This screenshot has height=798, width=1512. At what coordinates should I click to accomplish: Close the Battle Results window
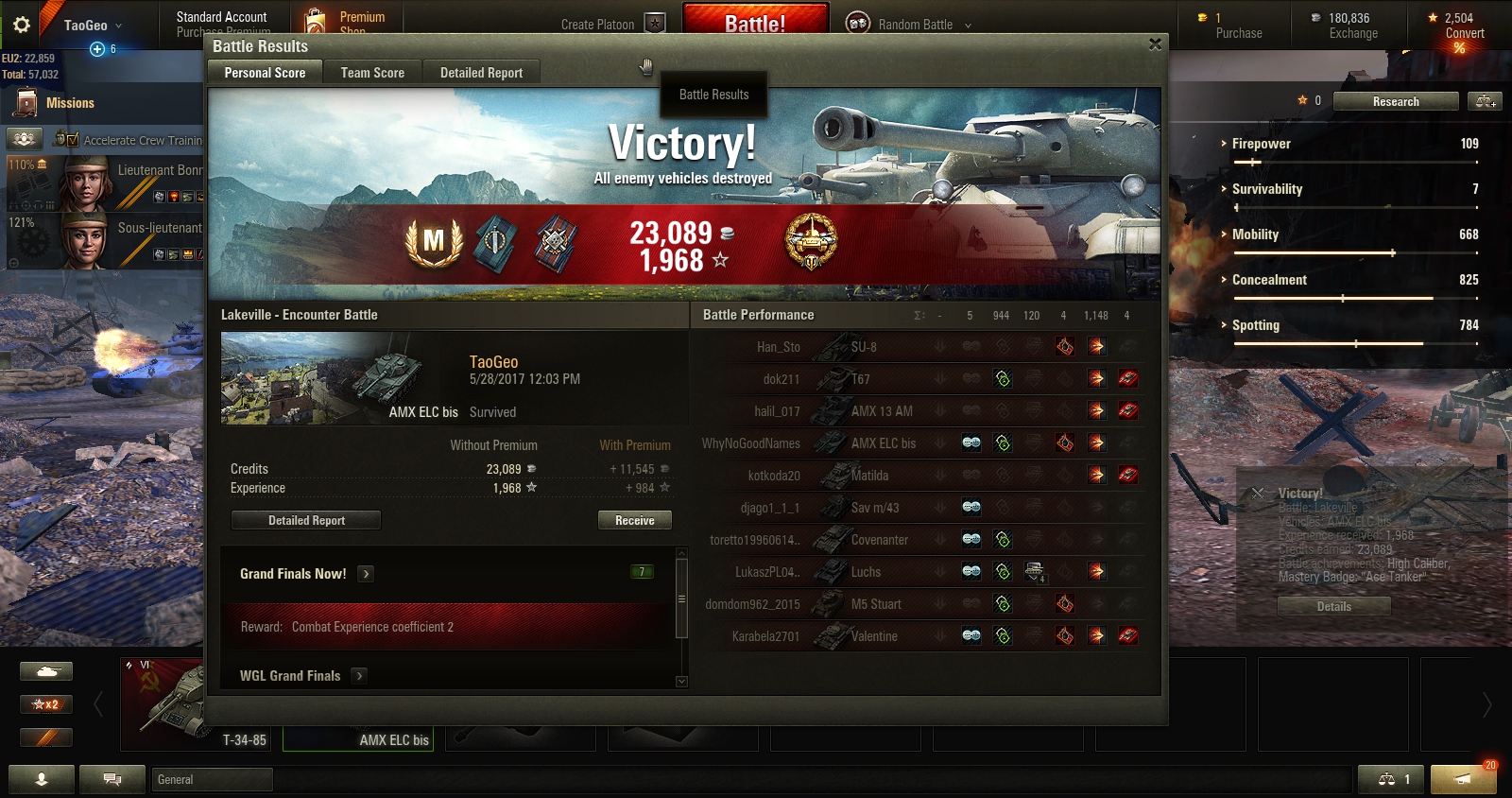tap(1155, 44)
